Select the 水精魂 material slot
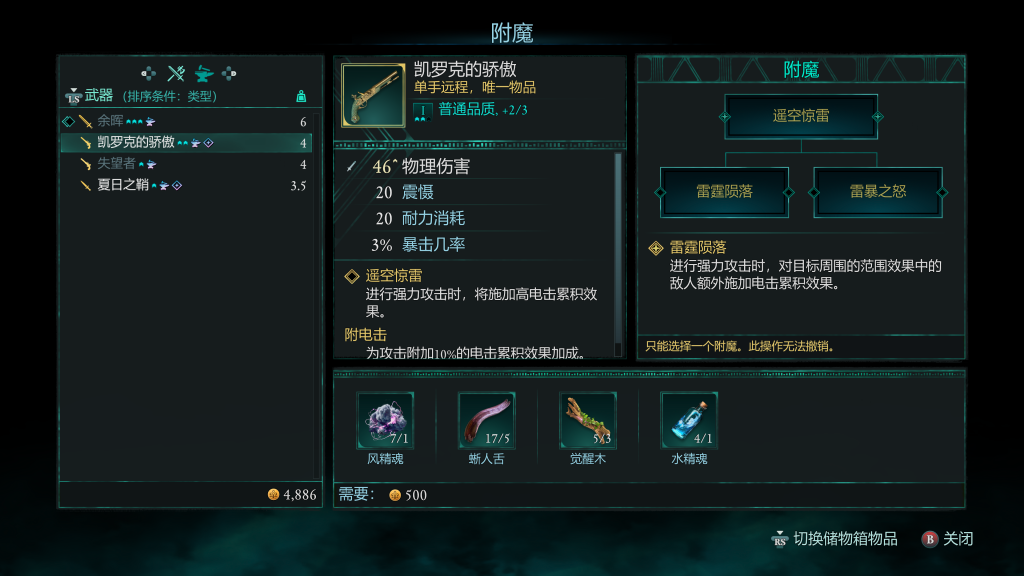 pyautogui.click(x=689, y=420)
